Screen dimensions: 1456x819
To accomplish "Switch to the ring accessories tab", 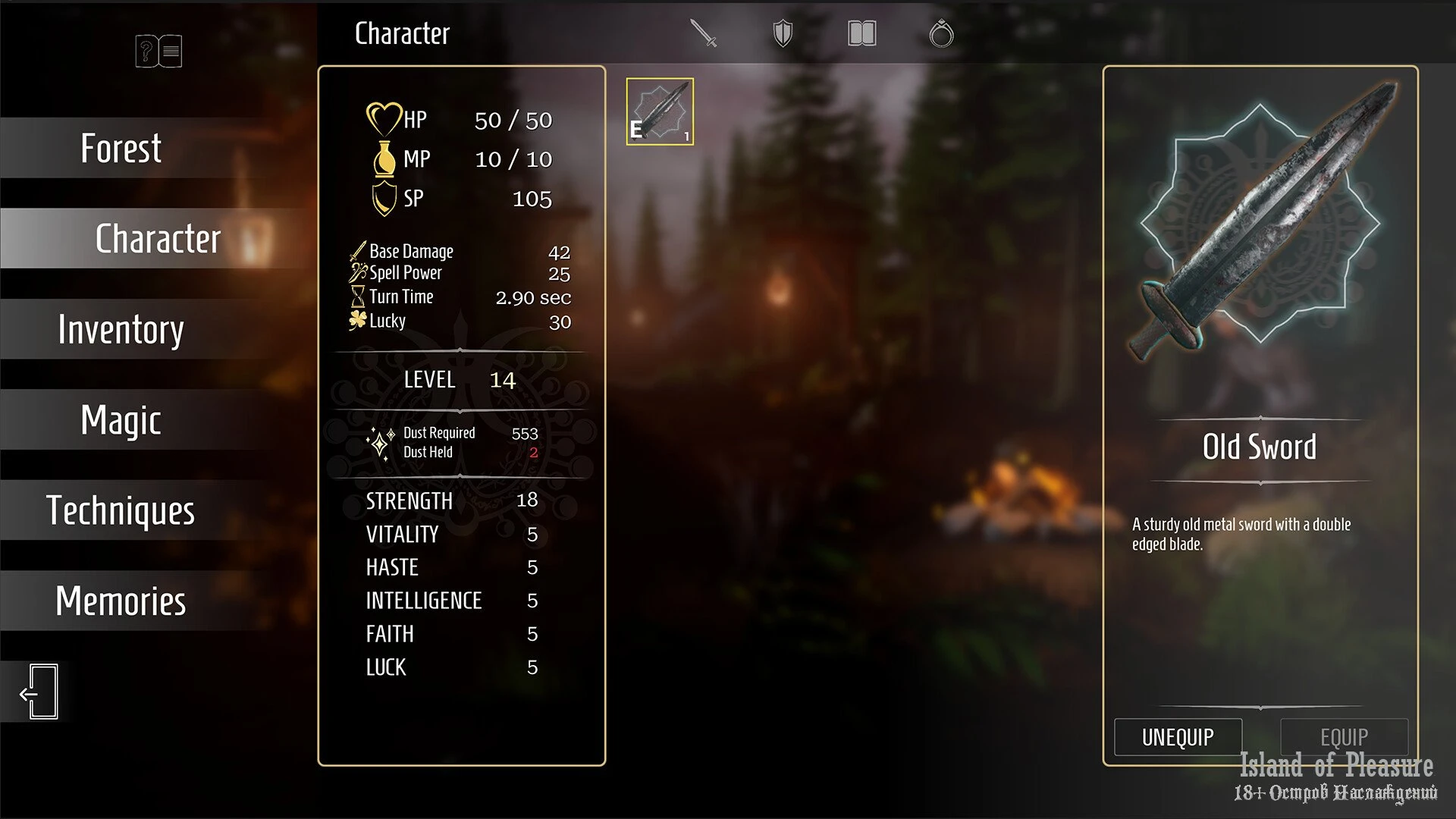I will [941, 33].
